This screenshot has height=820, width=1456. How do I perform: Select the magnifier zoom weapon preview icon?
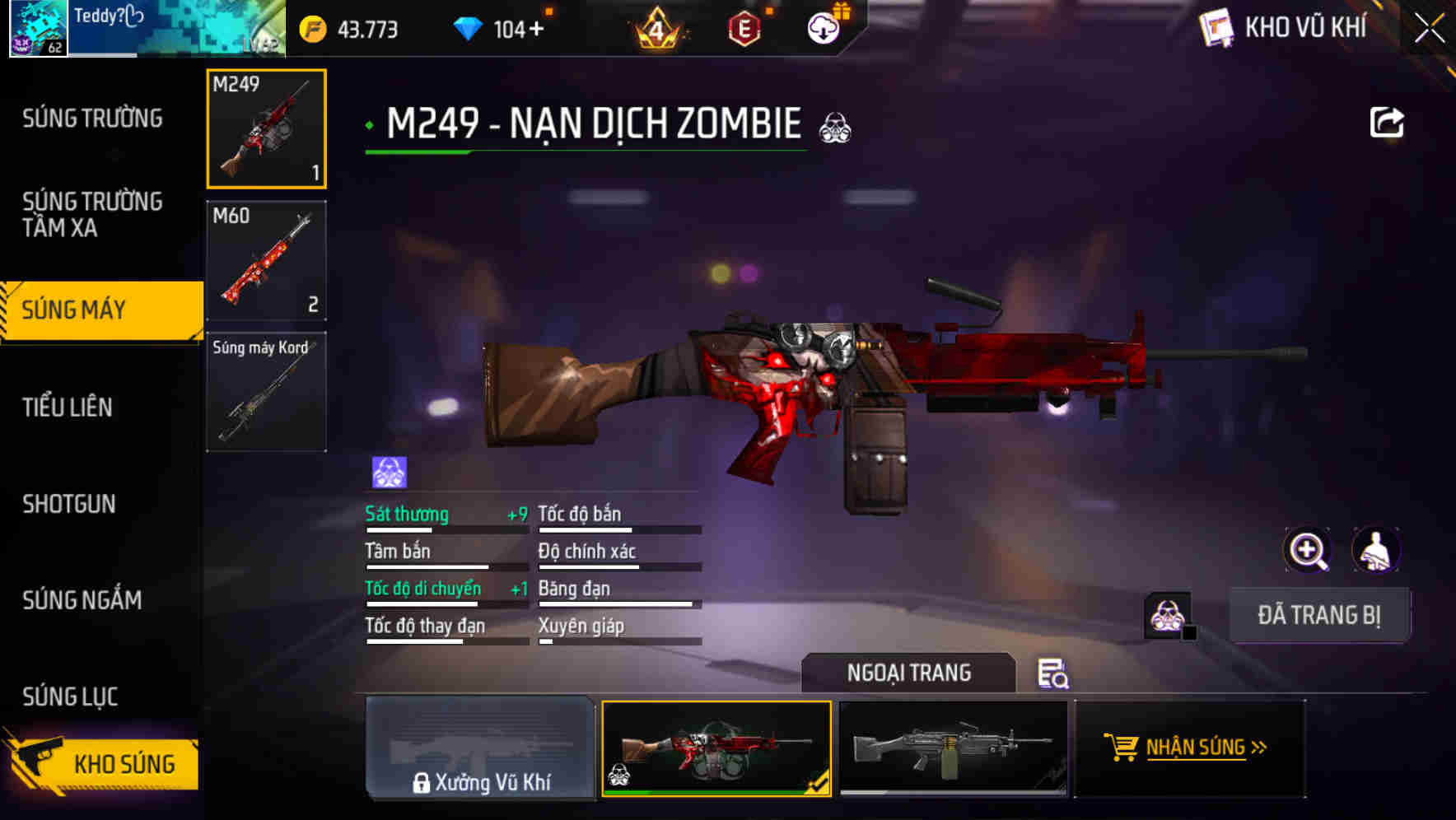[x=1308, y=550]
